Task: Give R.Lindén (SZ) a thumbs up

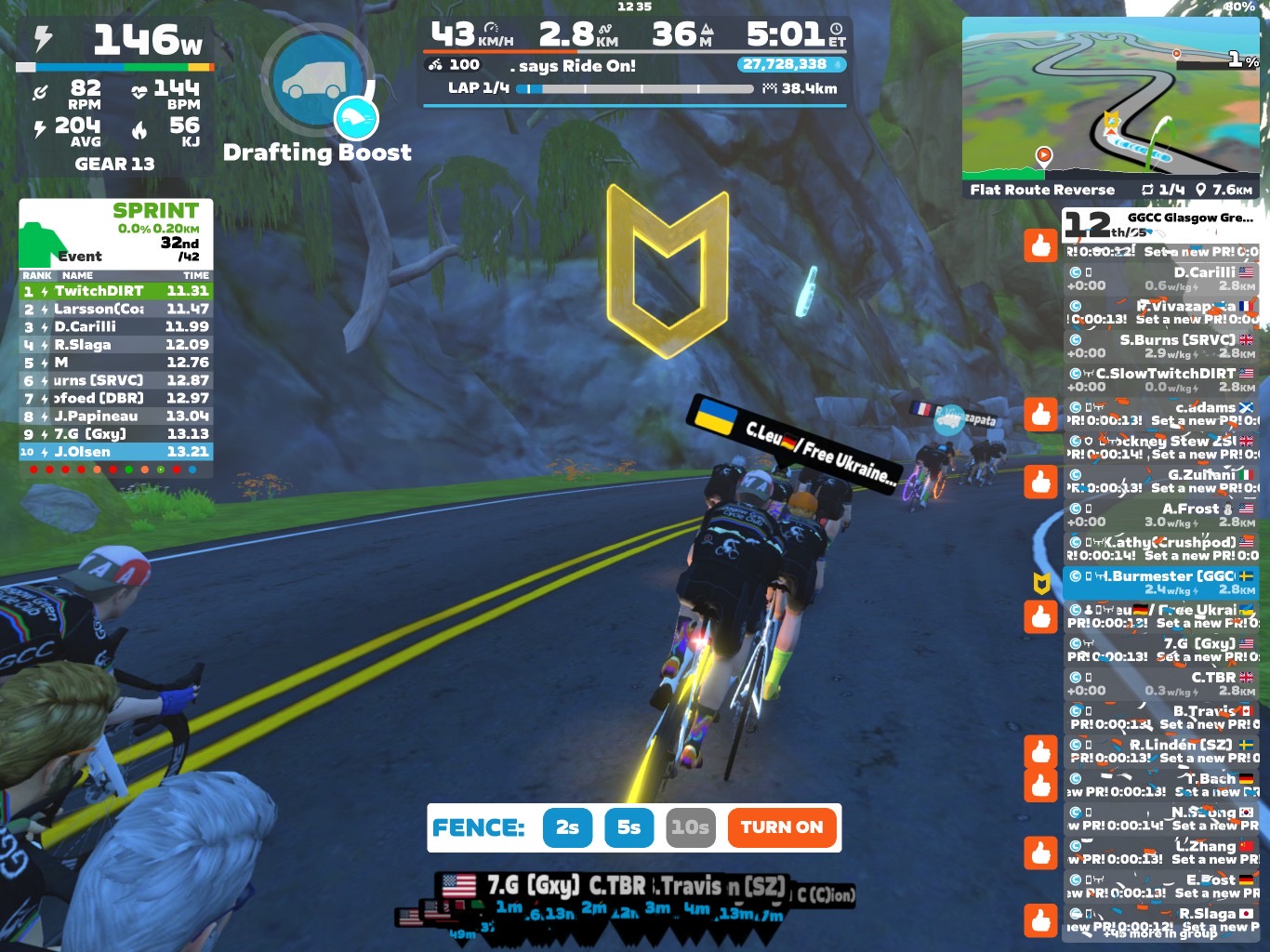Action: point(1041,751)
